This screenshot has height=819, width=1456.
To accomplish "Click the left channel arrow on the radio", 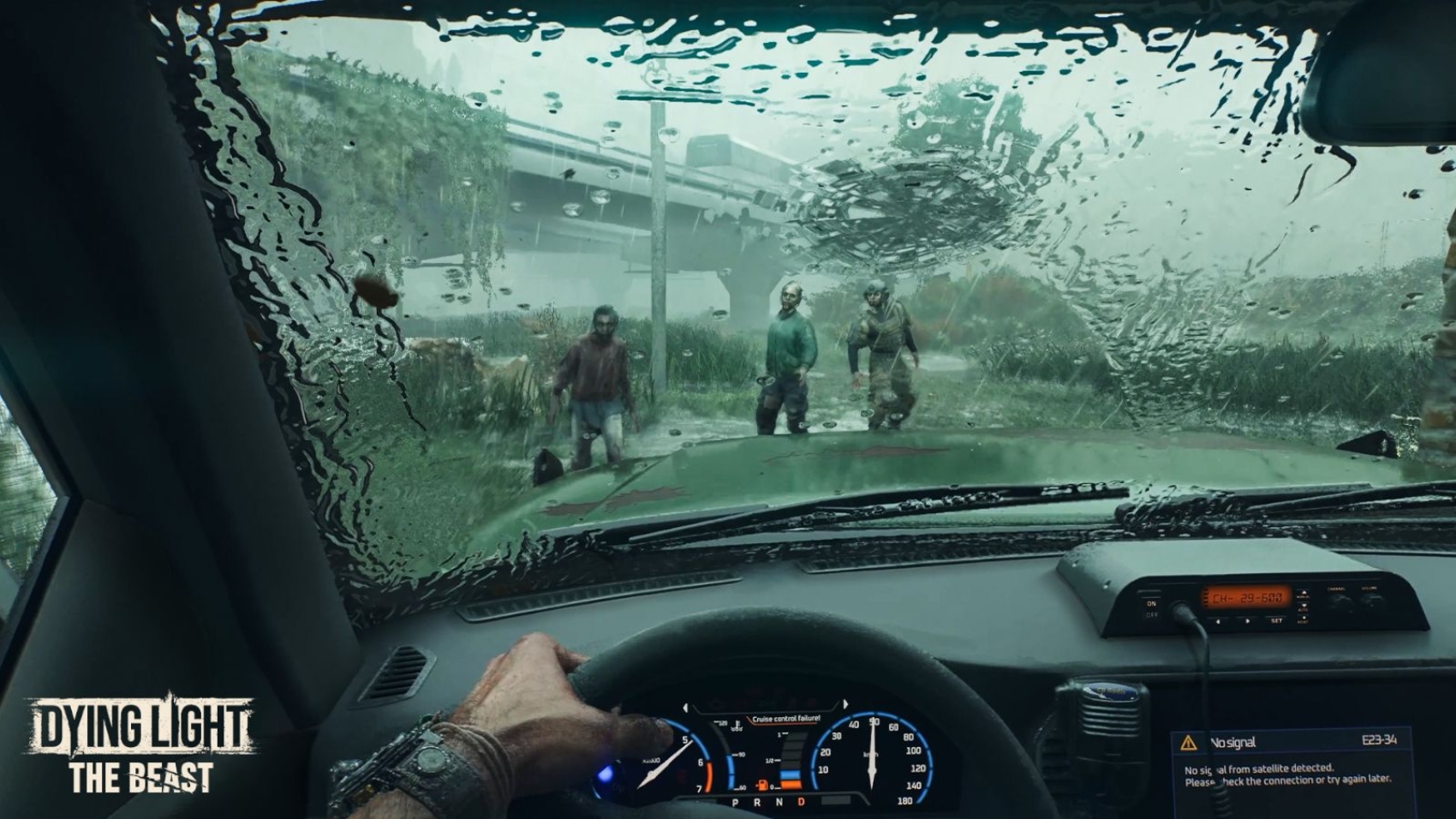I will point(1218,621).
